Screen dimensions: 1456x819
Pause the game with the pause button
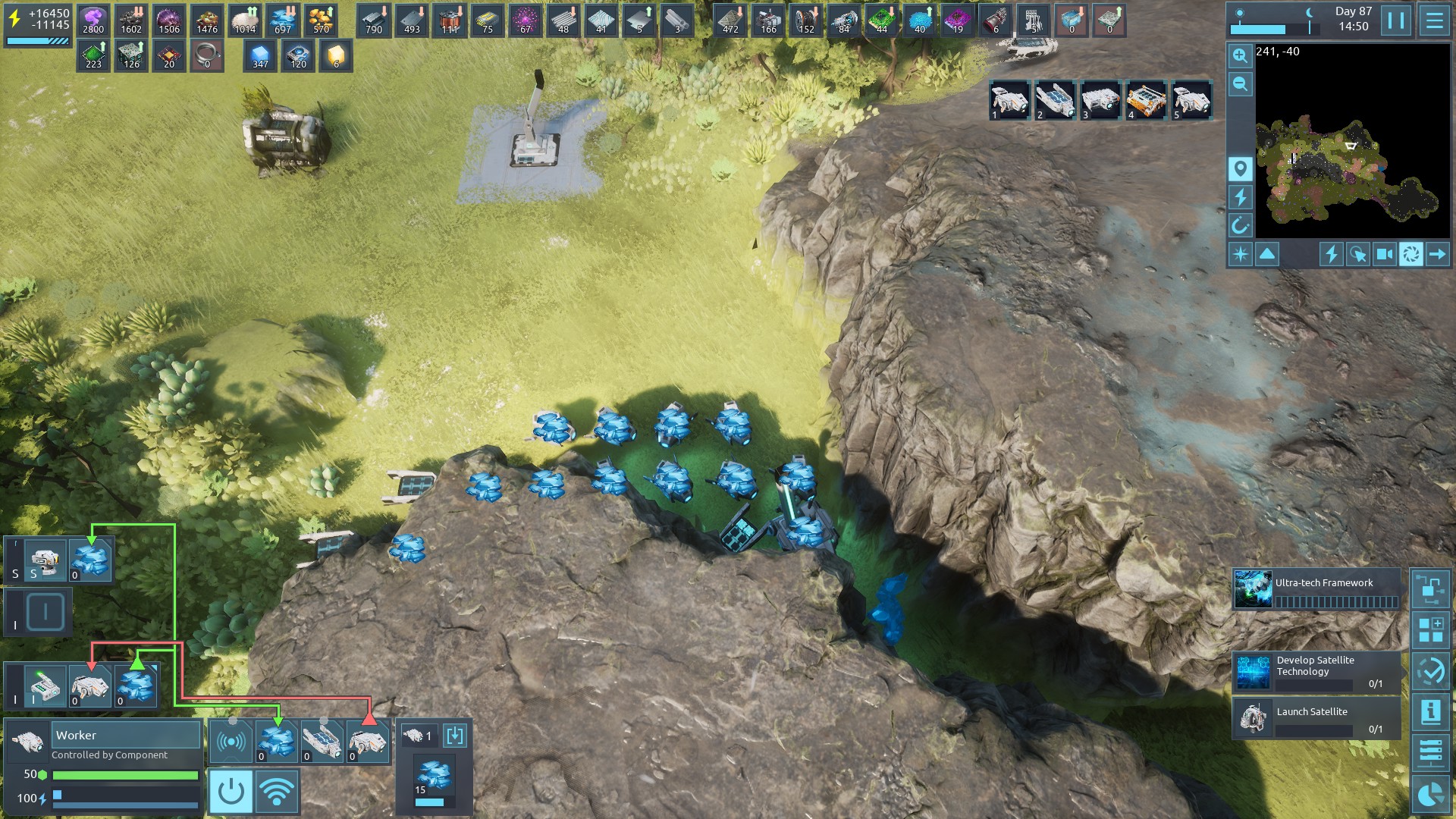click(x=1396, y=20)
